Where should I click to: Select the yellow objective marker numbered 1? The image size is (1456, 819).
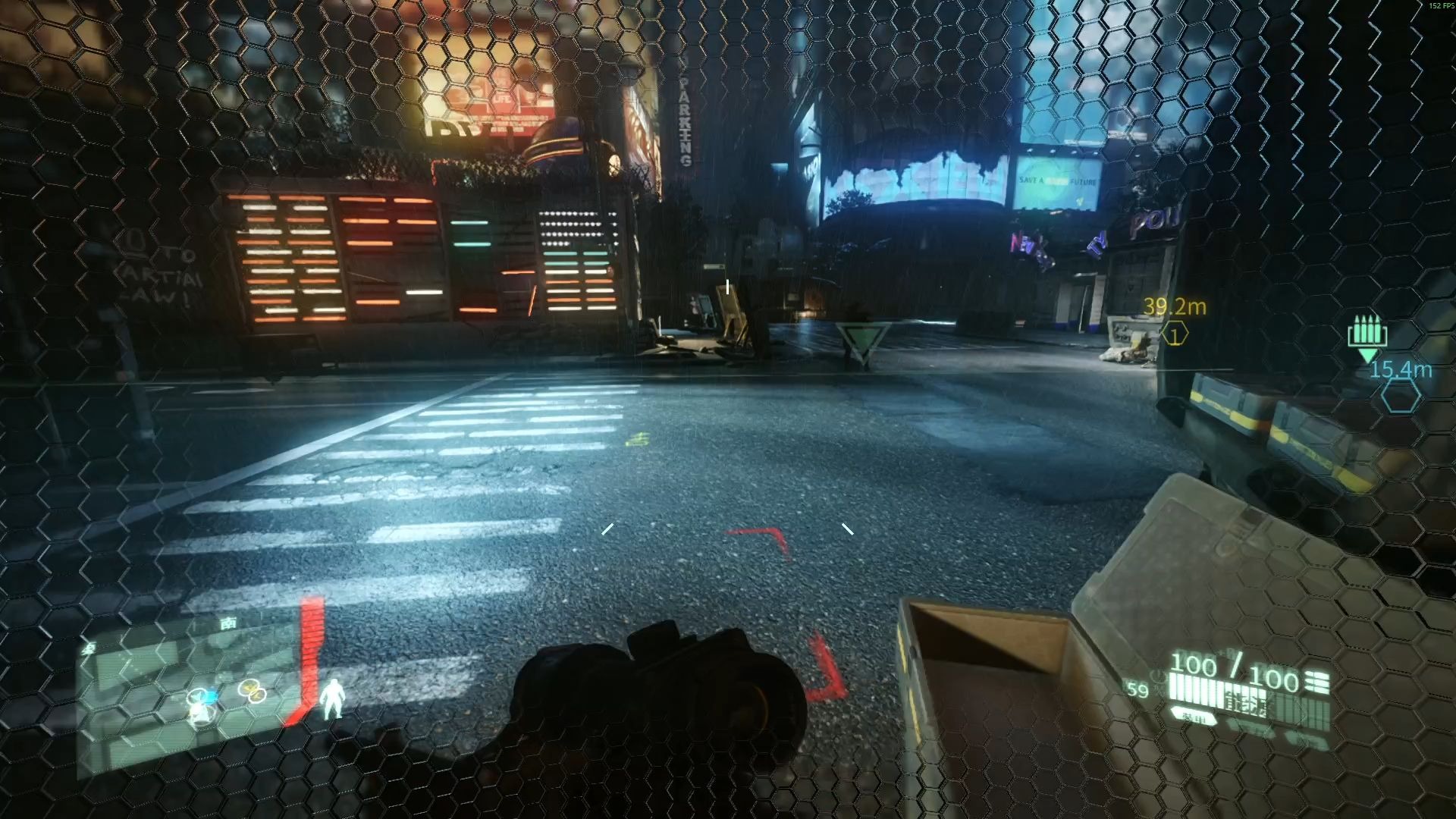[1175, 334]
